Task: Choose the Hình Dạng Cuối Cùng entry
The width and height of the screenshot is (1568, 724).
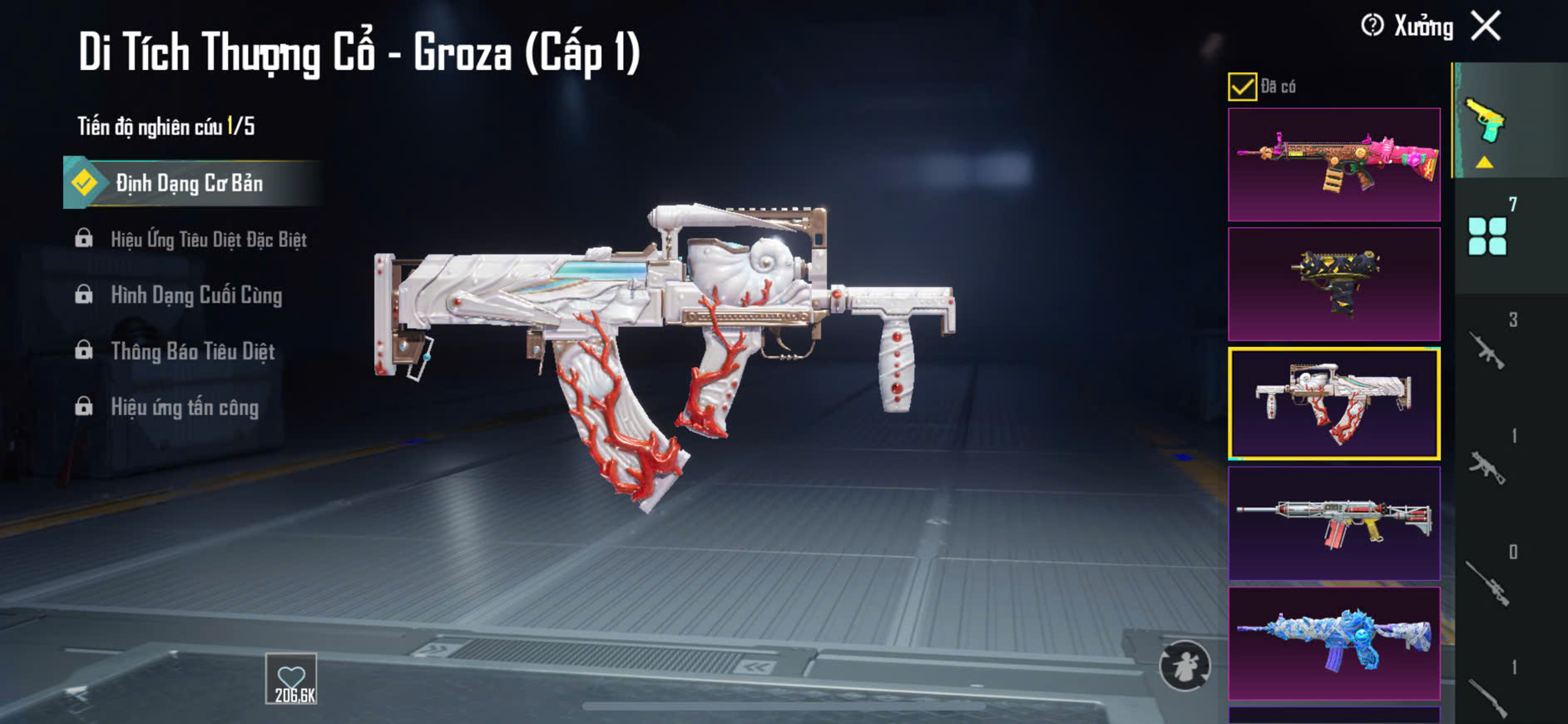Action: (196, 295)
